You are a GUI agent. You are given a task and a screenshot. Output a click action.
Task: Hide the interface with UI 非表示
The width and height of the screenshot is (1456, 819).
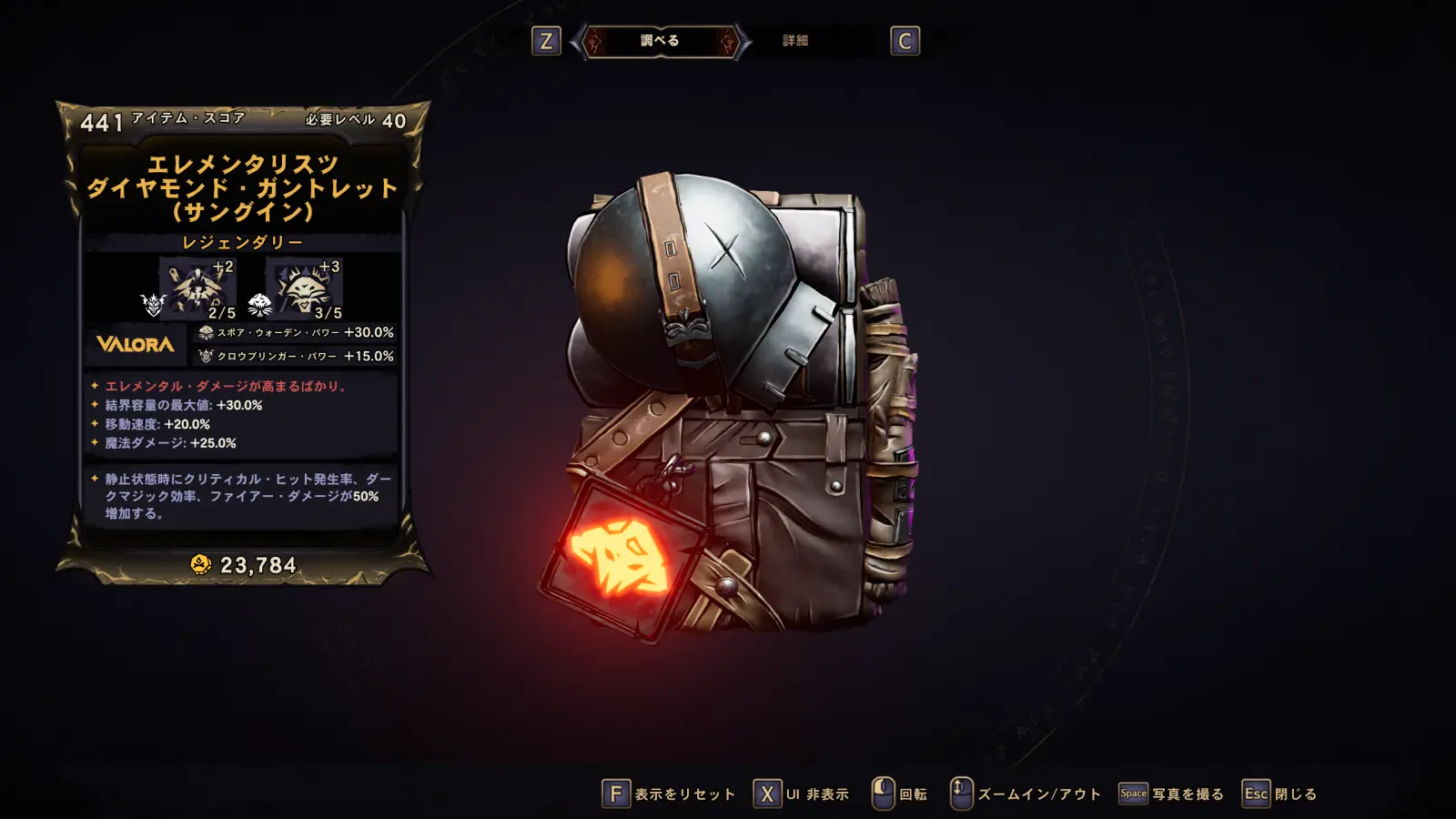point(801,794)
